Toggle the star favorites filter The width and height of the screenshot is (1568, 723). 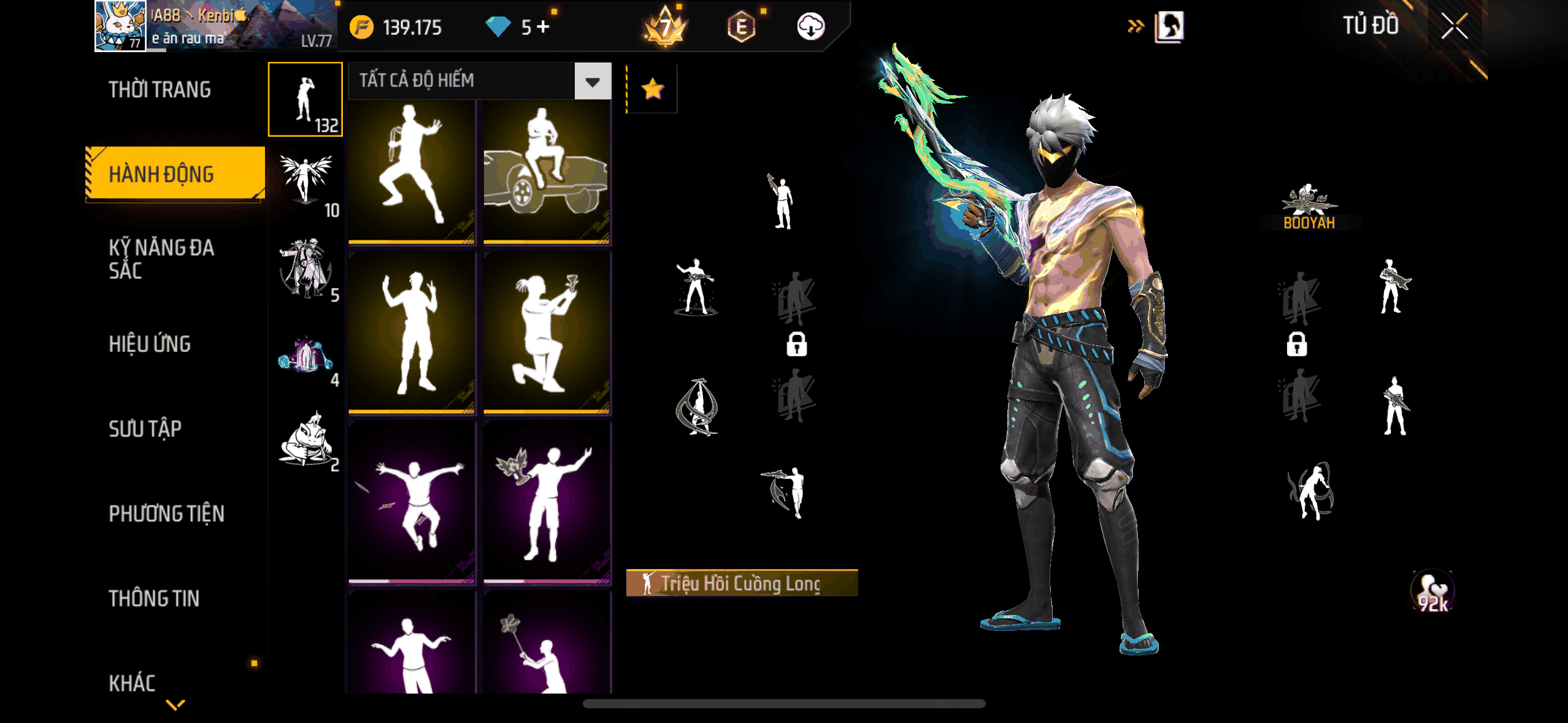(652, 90)
